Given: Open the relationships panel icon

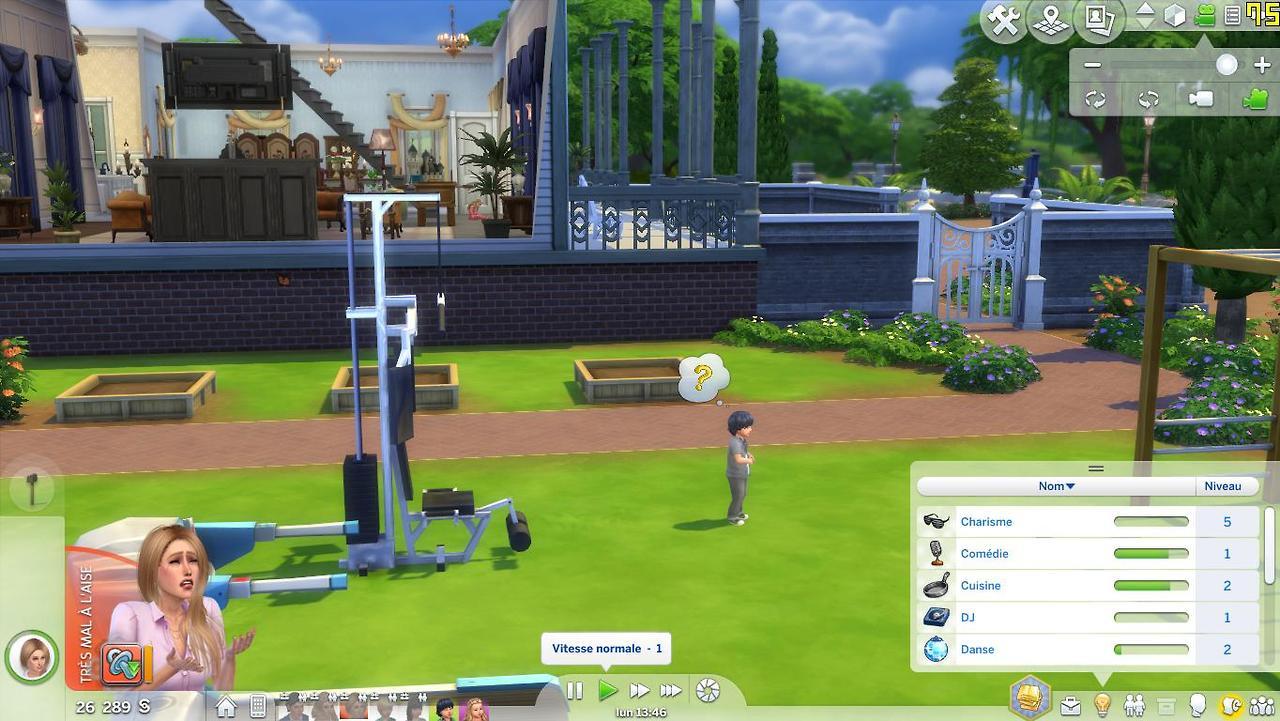Looking at the screenshot, I should (x=1134, y=706).
